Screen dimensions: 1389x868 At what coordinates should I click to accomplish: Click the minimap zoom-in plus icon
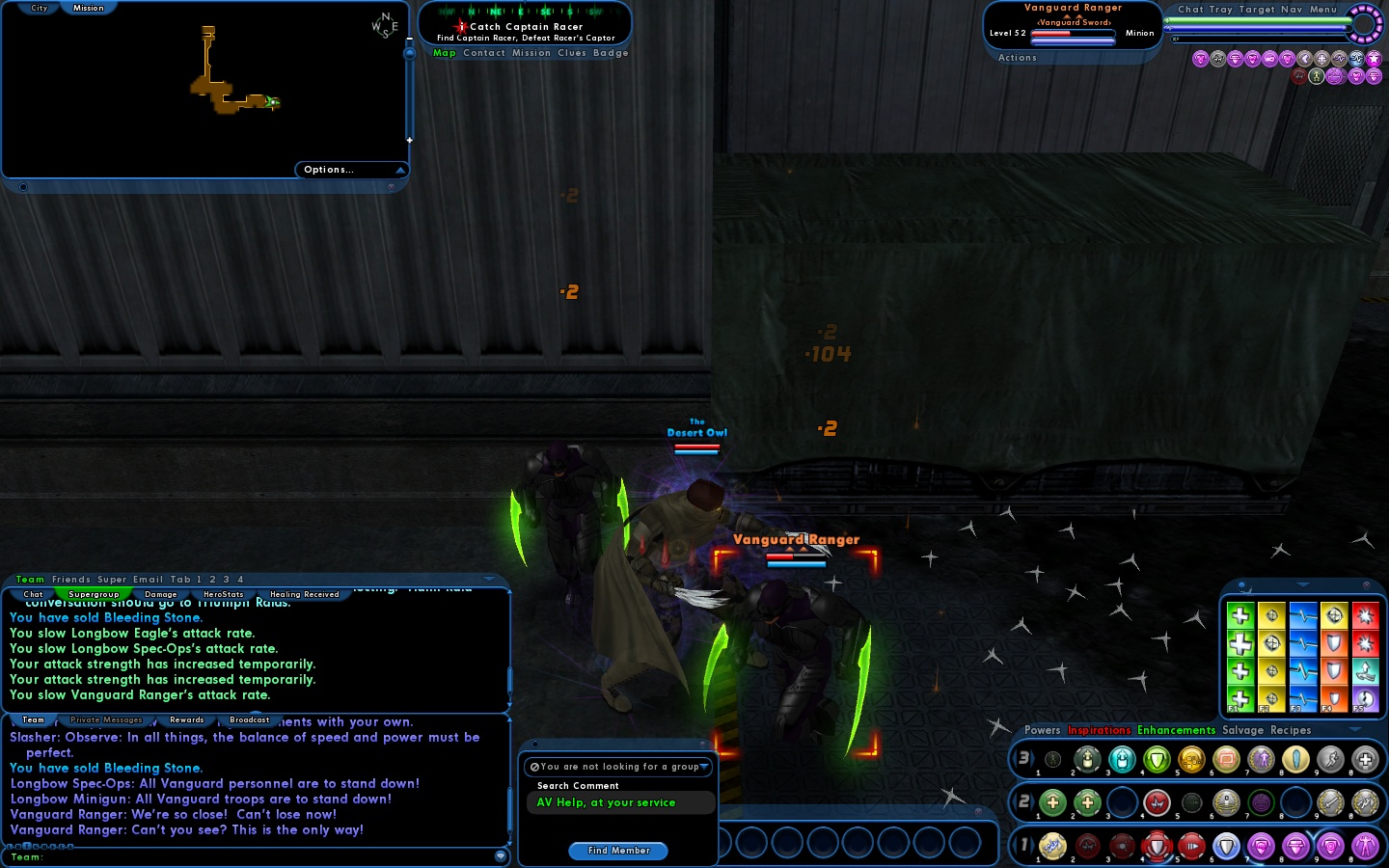[x=409, y=140]
